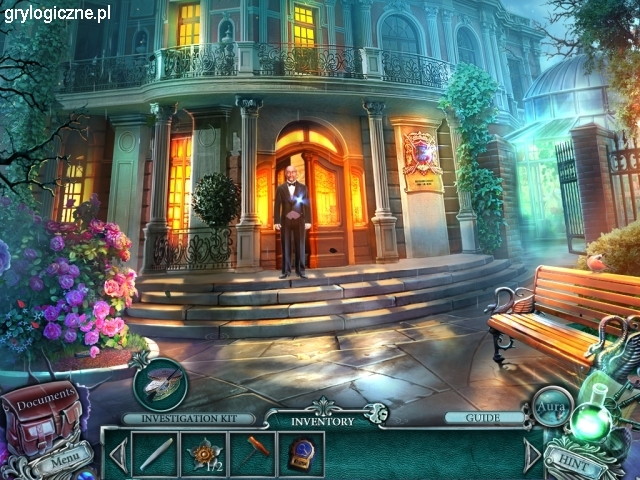
Task: Open the Investigation Kit
Action: (x=160, y=383)
